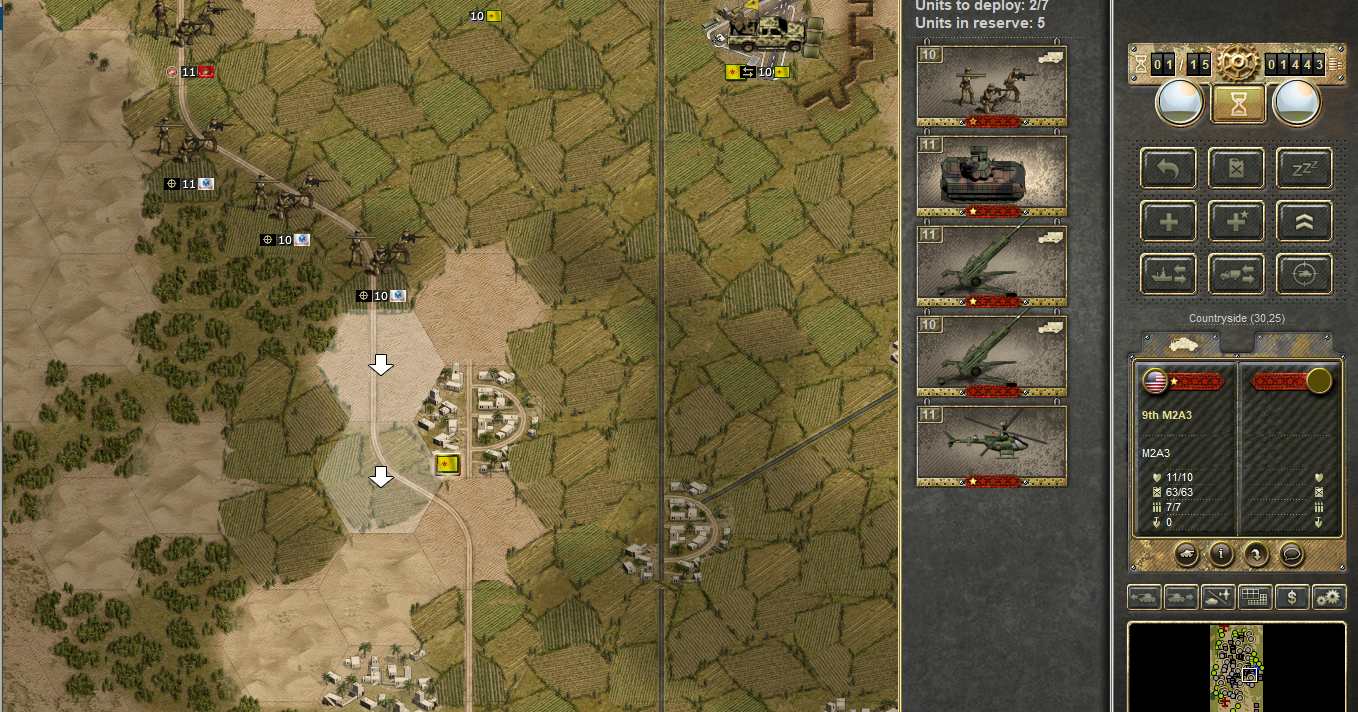The image size is (1358, 712).
Task: Choose the strength 11 artillery gun card
Action: pyautogui.click(x=991, y=266)
